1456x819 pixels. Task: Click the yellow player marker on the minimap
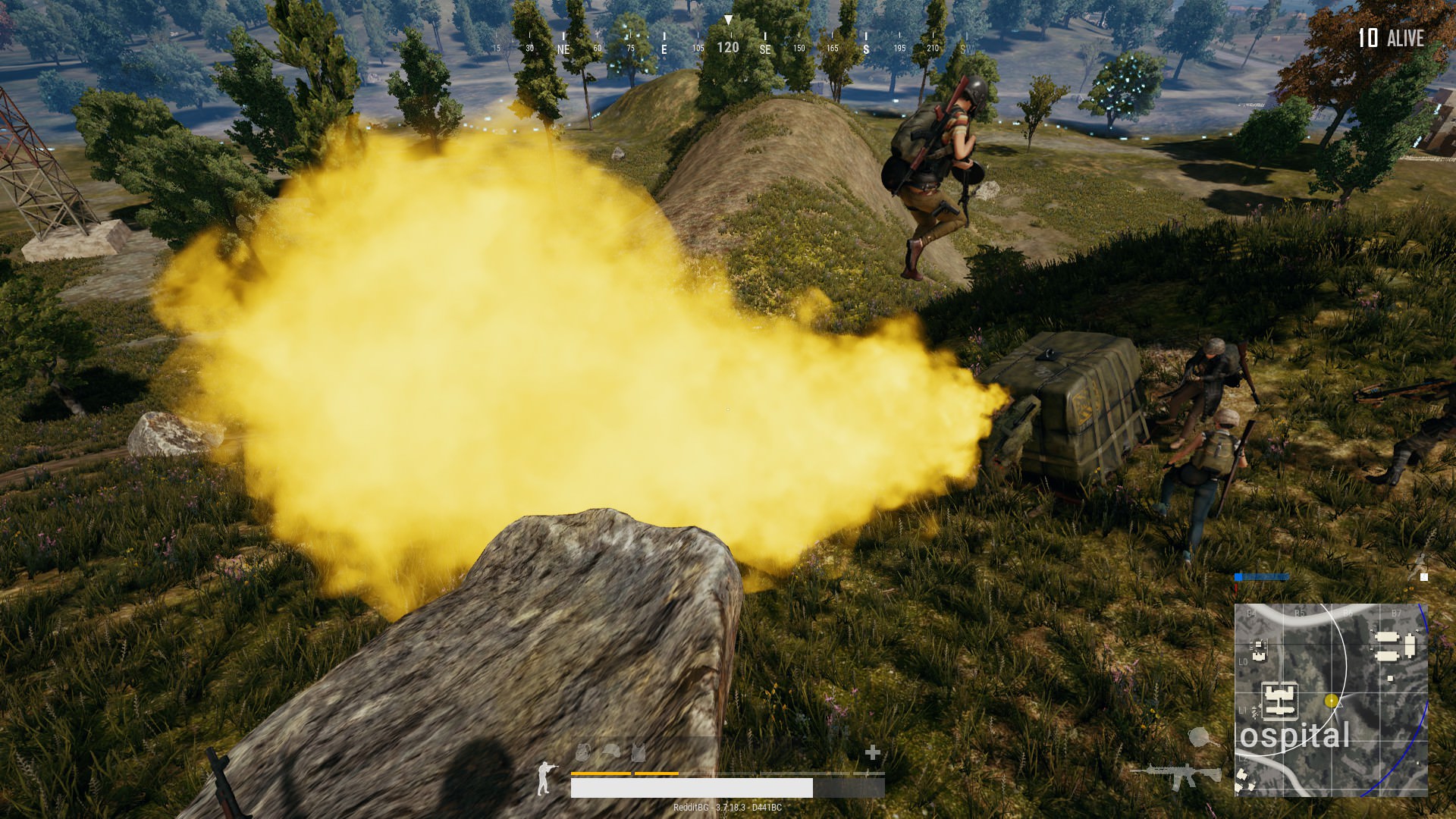(x=1331, y=701)
